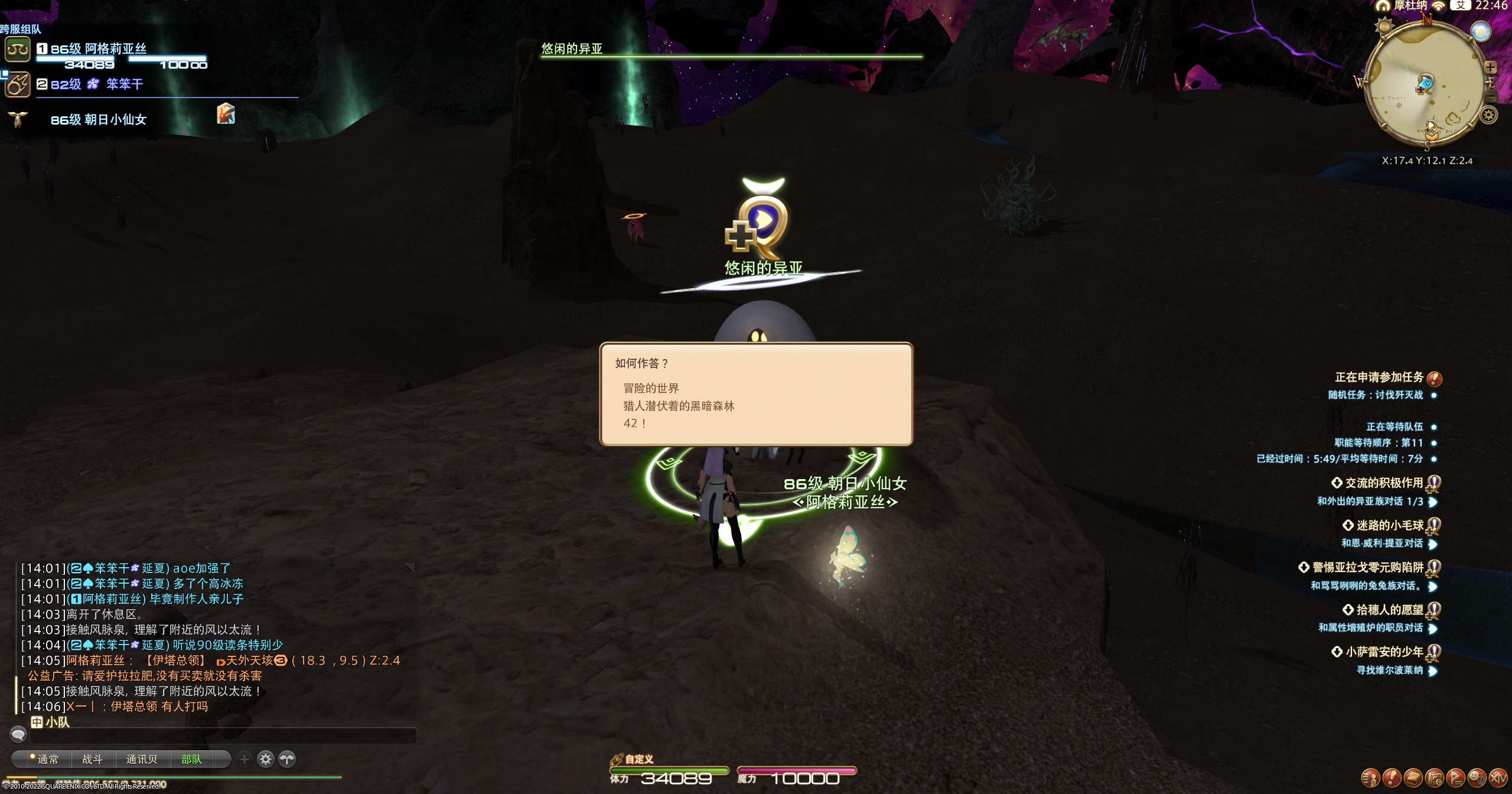
Task: Show the 通讯贝 chat tab
Action: (x=142, y=759)
